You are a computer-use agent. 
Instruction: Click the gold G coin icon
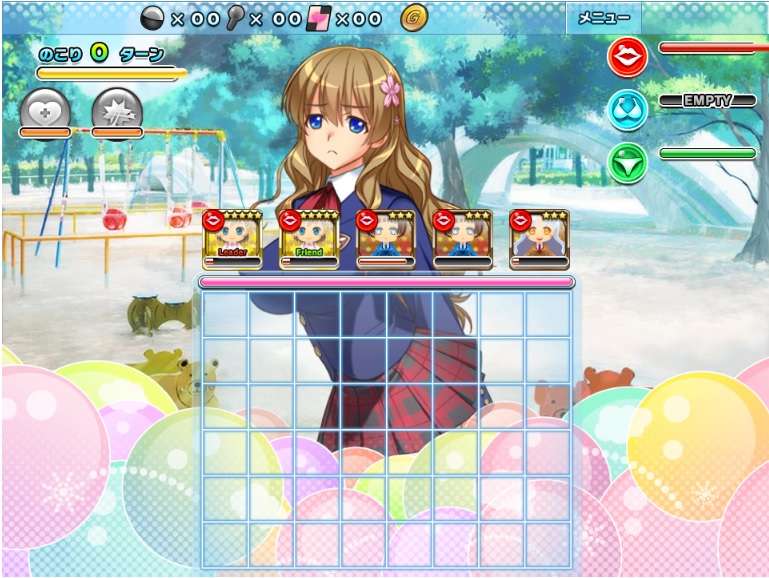[413, 17]
